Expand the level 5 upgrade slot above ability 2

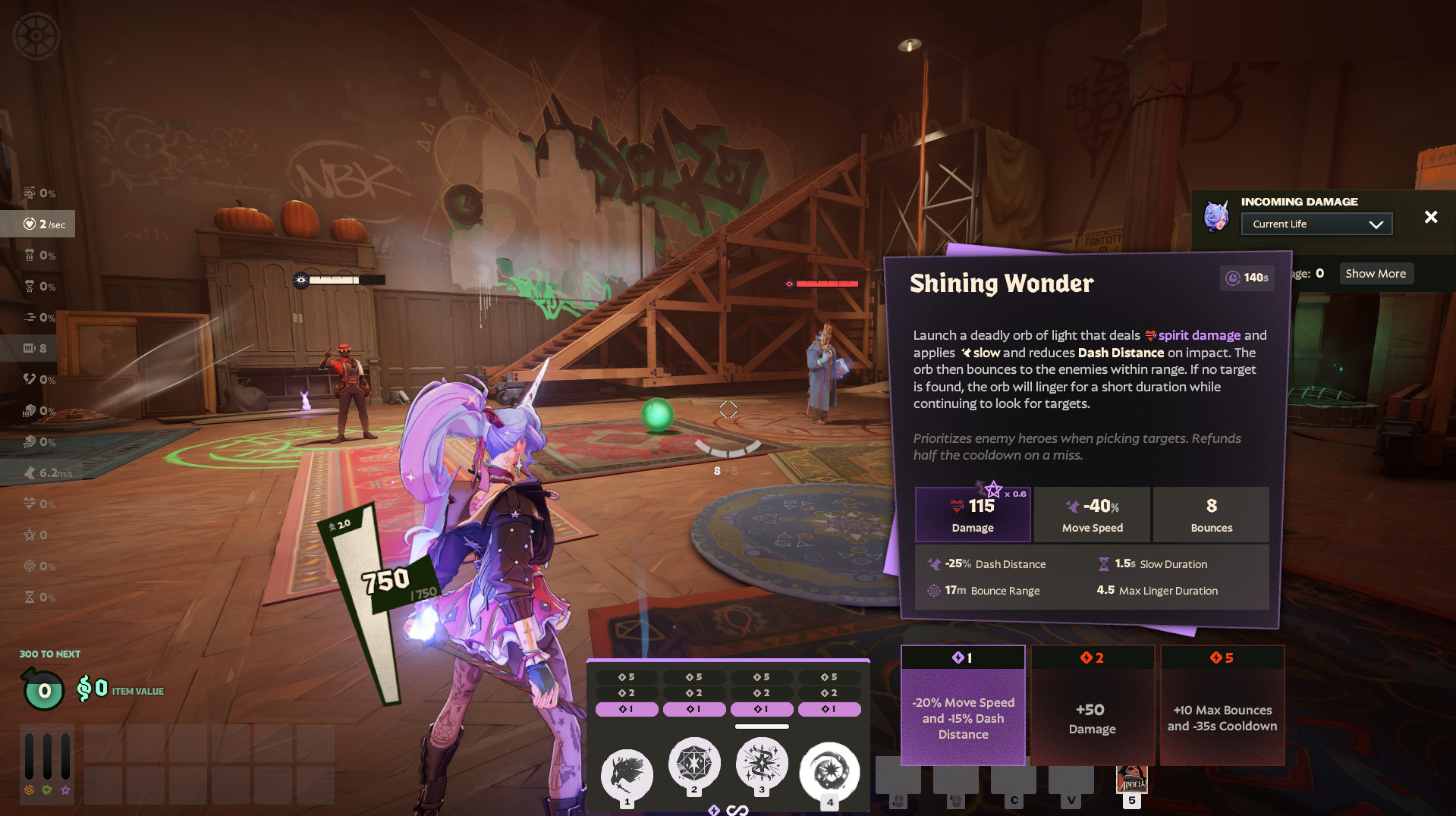694,676
